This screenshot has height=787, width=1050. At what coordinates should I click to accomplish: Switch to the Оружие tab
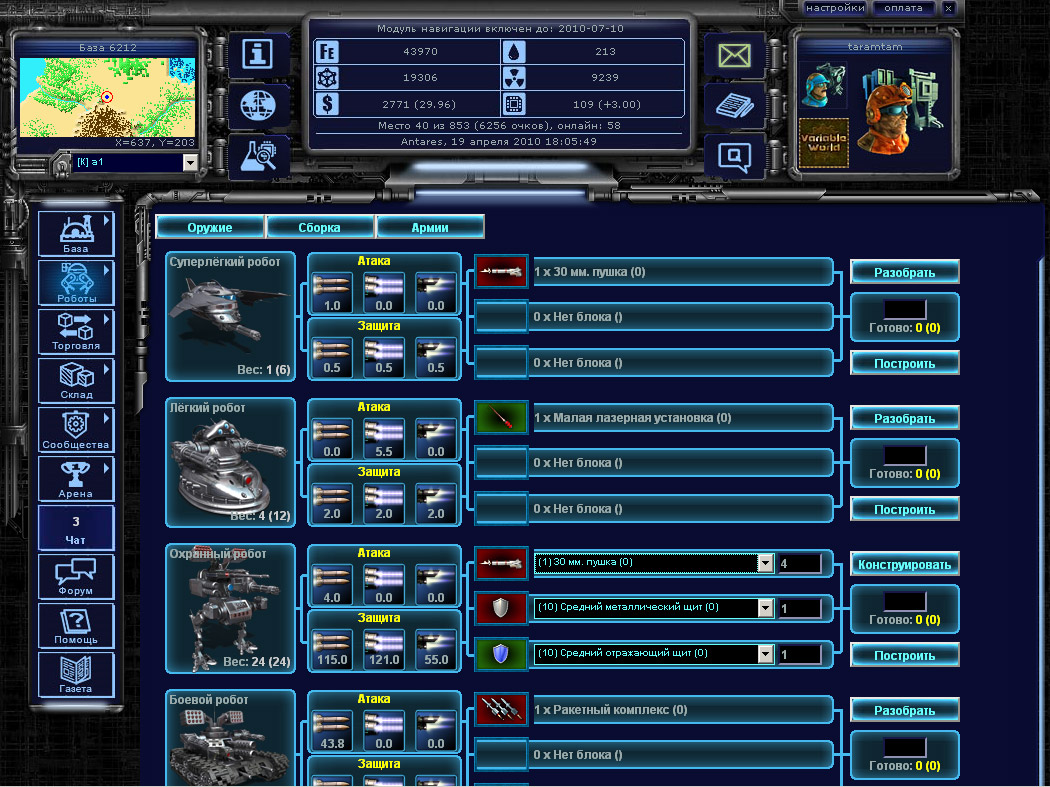coord(210,227)
